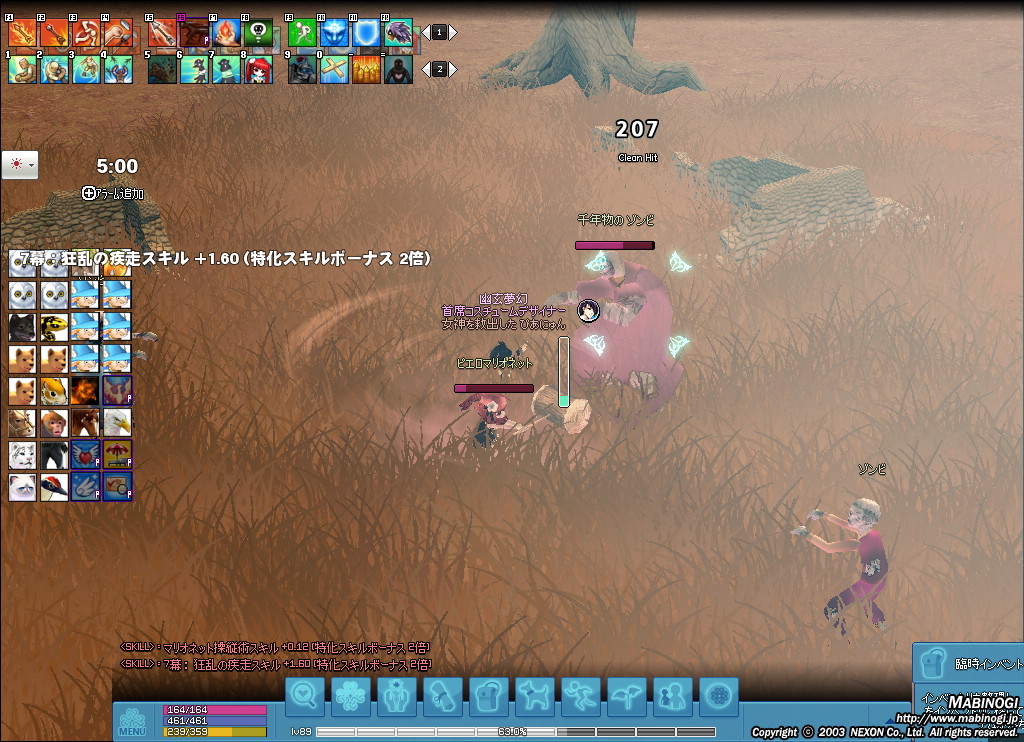This screenshot has width=1024, height=742.
Task: Open the MENU button
Action: (132, 720)
